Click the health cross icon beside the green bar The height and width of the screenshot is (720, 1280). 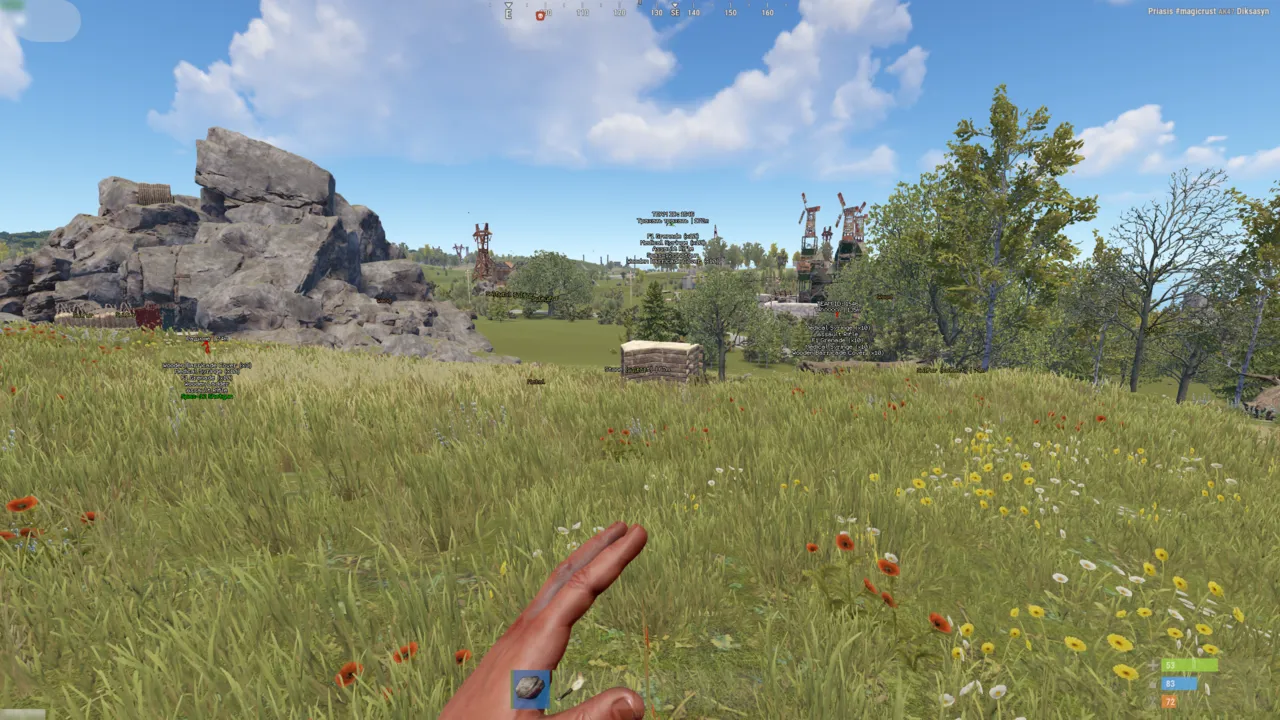[1152, 666]
